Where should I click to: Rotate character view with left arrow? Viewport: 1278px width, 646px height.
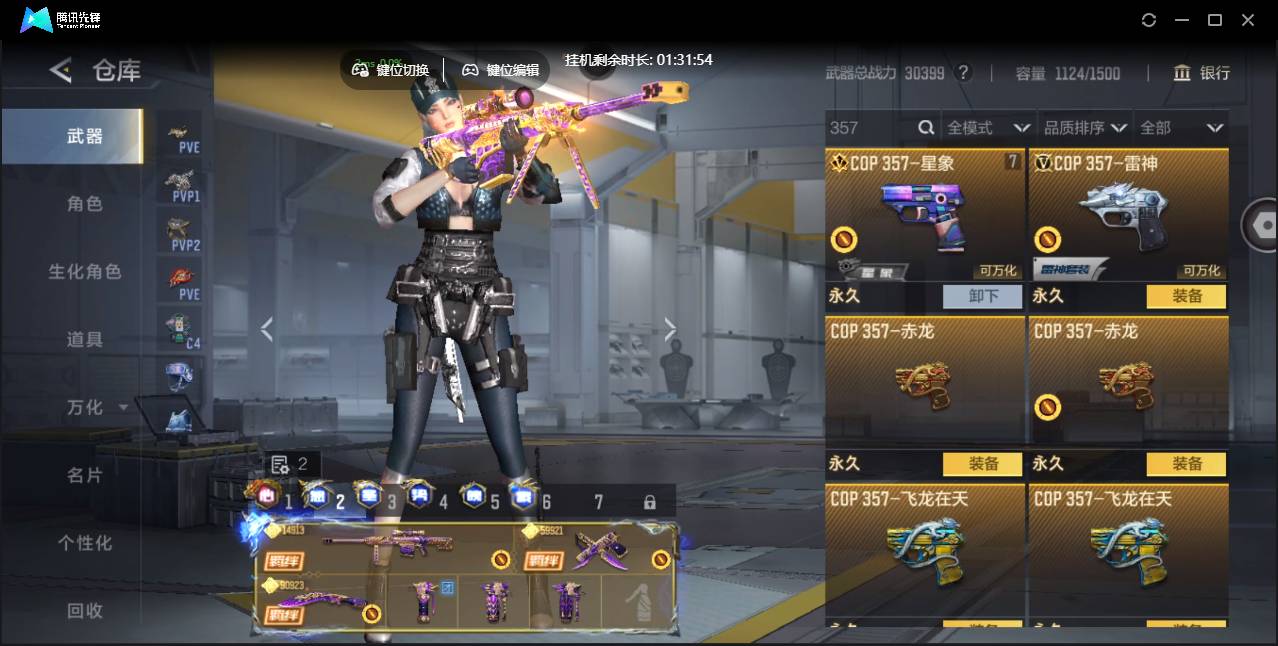click(266, 330)
